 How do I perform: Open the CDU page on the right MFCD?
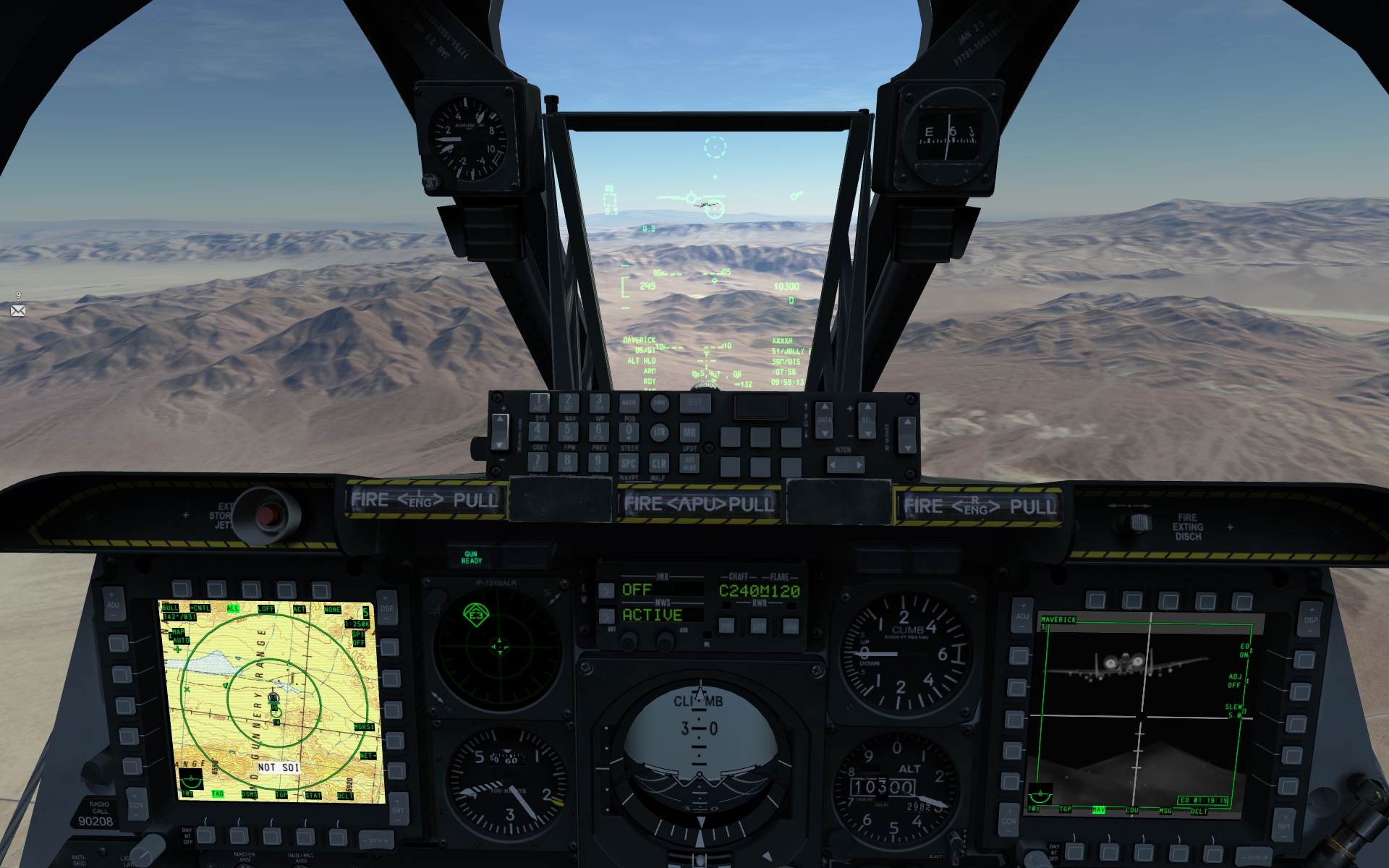pos(1132,809)
